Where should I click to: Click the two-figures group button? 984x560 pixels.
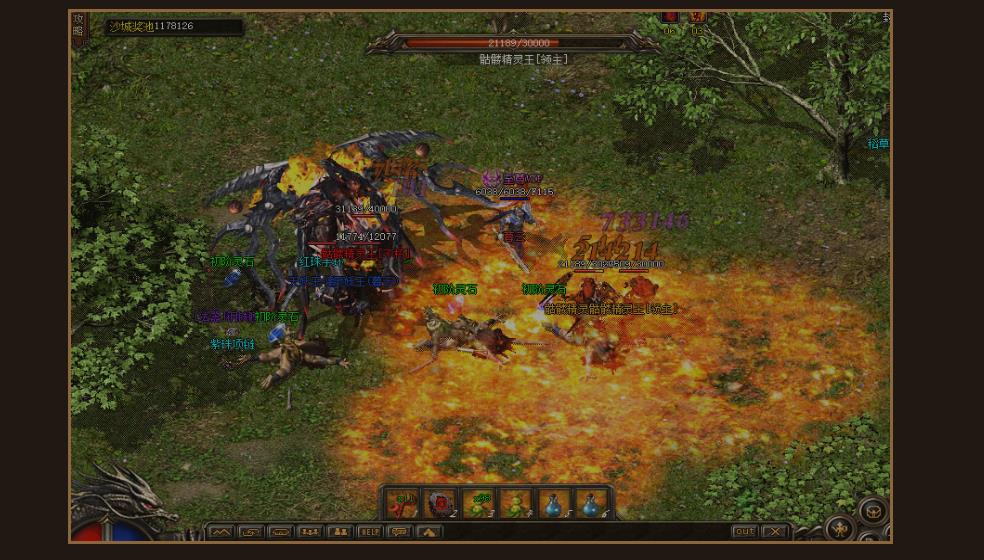[340, 532]
